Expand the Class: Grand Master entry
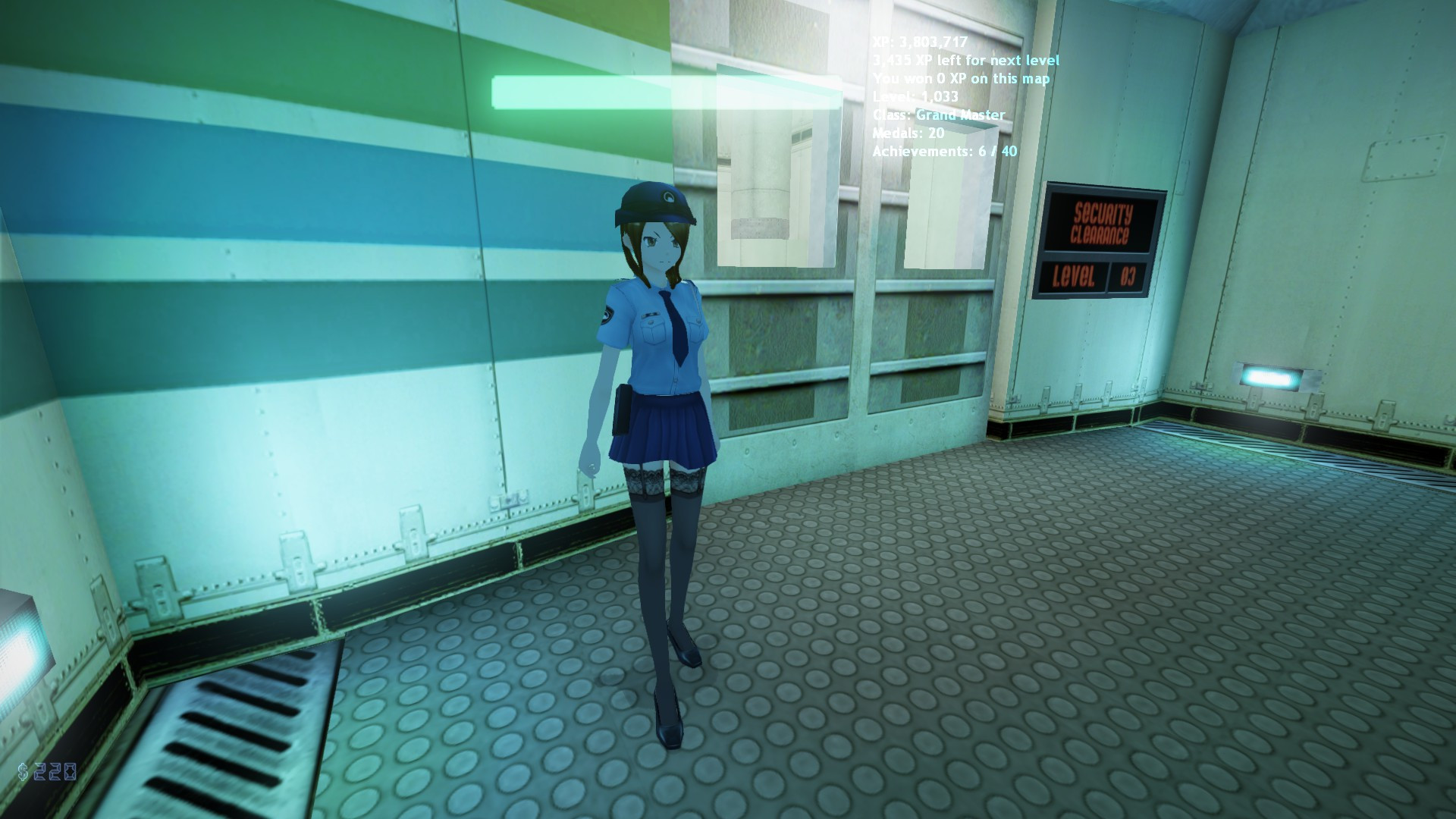 938,115
